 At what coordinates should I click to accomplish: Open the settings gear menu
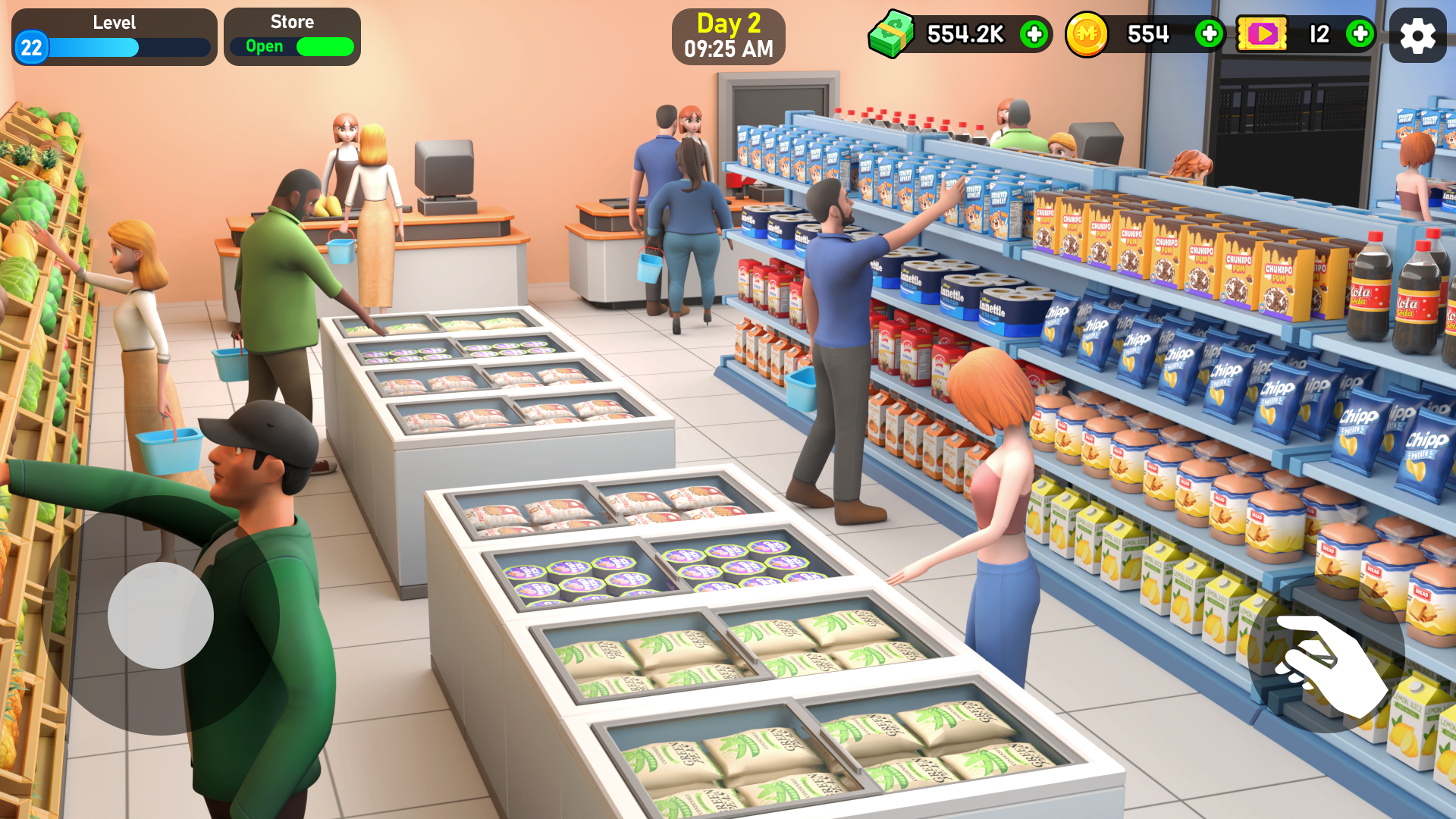pyautogui.click(x=1417, y=36)
